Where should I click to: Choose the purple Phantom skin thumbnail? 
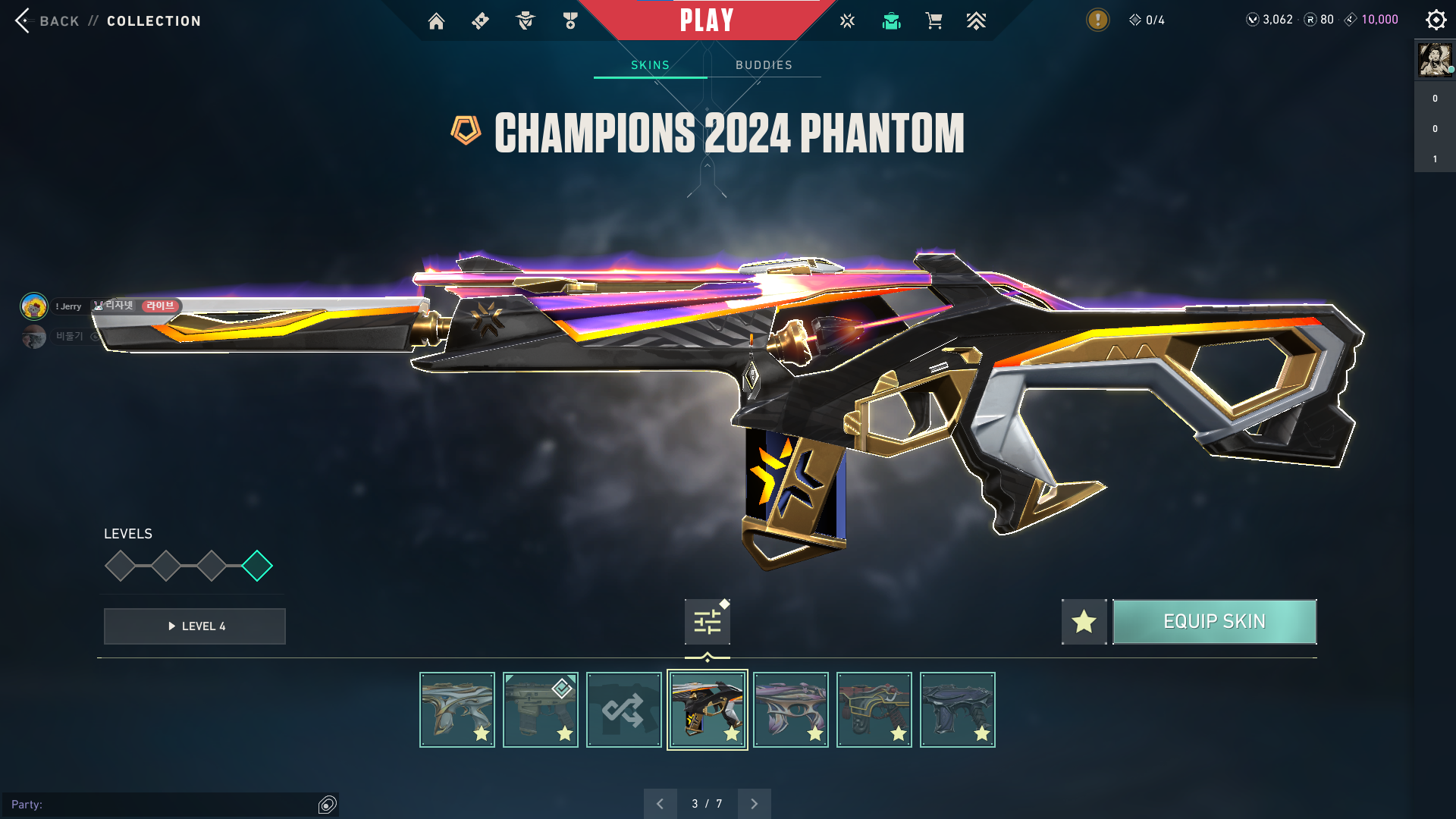tap(790, 710)
